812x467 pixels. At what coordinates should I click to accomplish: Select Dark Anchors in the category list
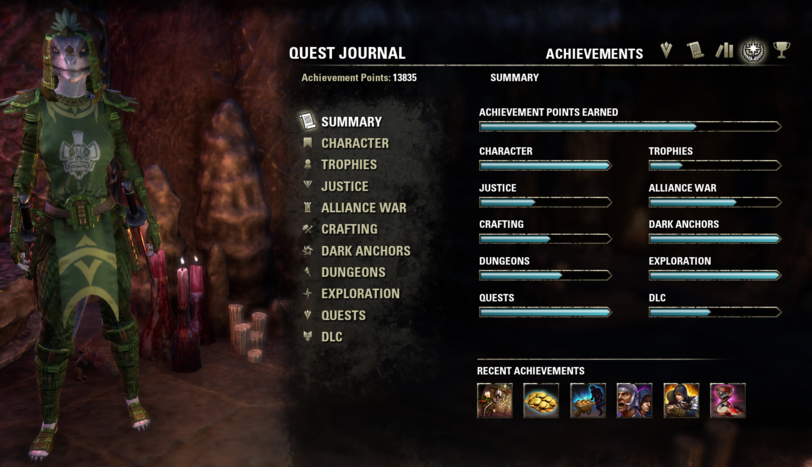click(365, 251)
